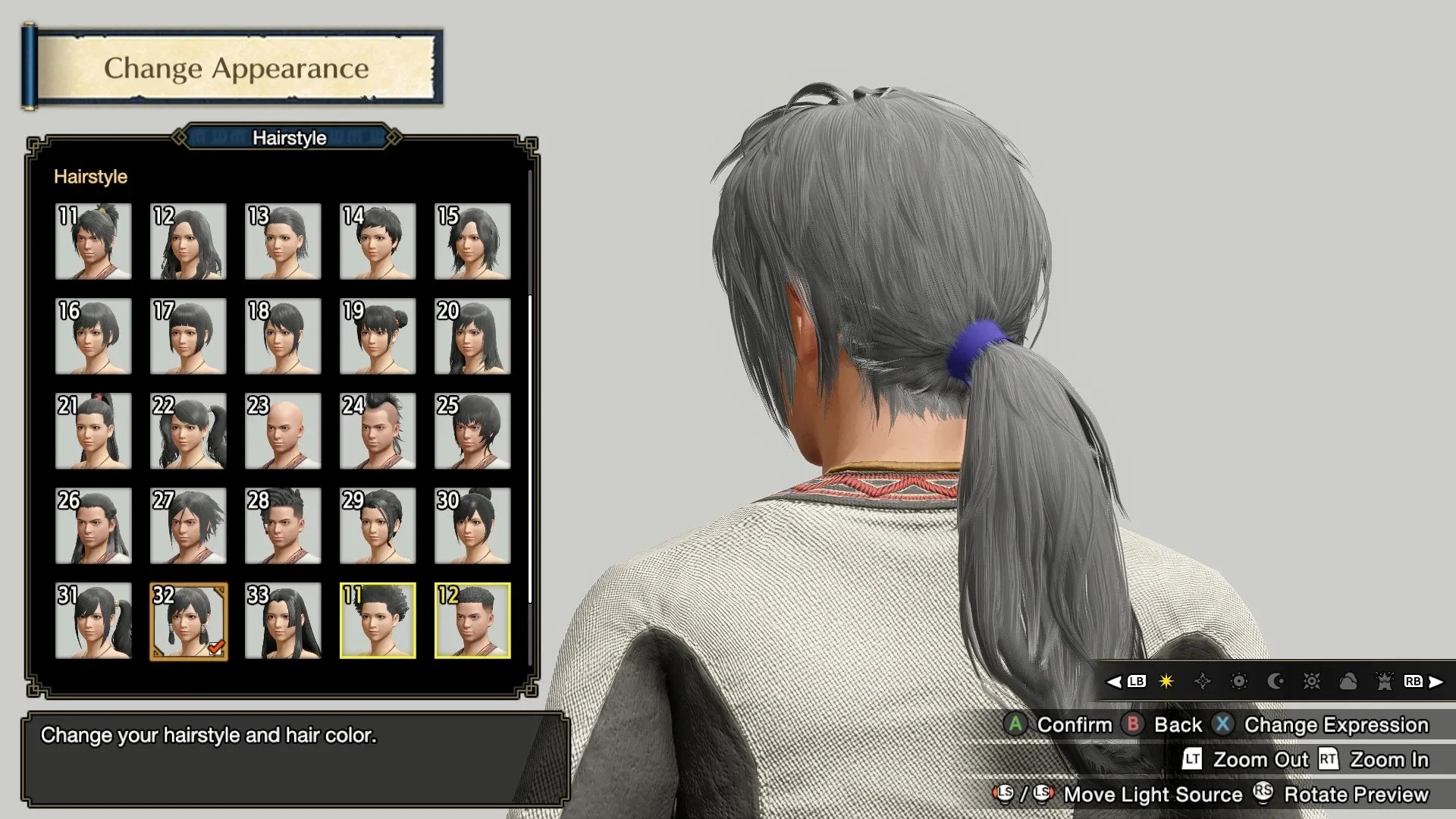The height and width of the screenshot is (819, 1456).
Task: Pick top-knot hairstyle number 30
Action: point(472,526)
